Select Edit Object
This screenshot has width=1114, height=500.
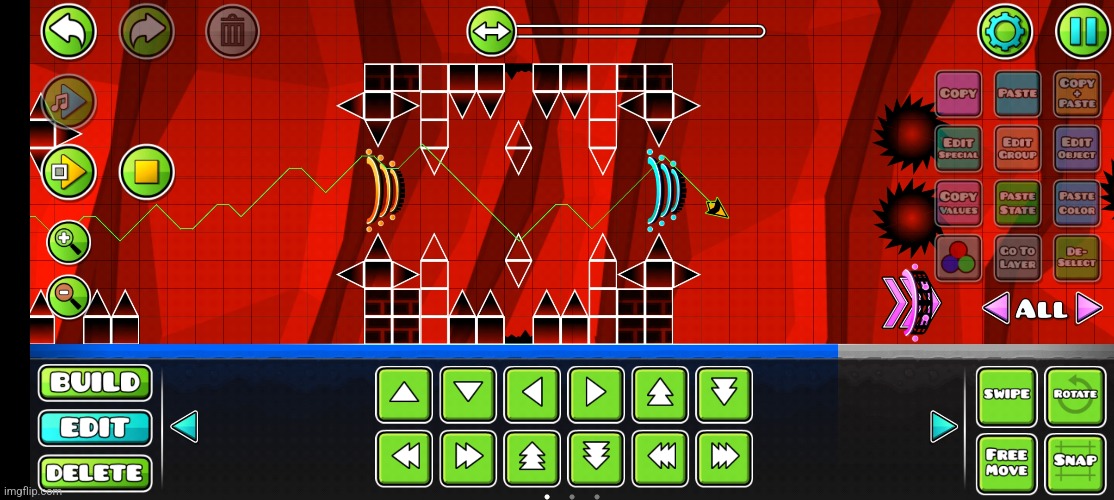point(1077,149)
